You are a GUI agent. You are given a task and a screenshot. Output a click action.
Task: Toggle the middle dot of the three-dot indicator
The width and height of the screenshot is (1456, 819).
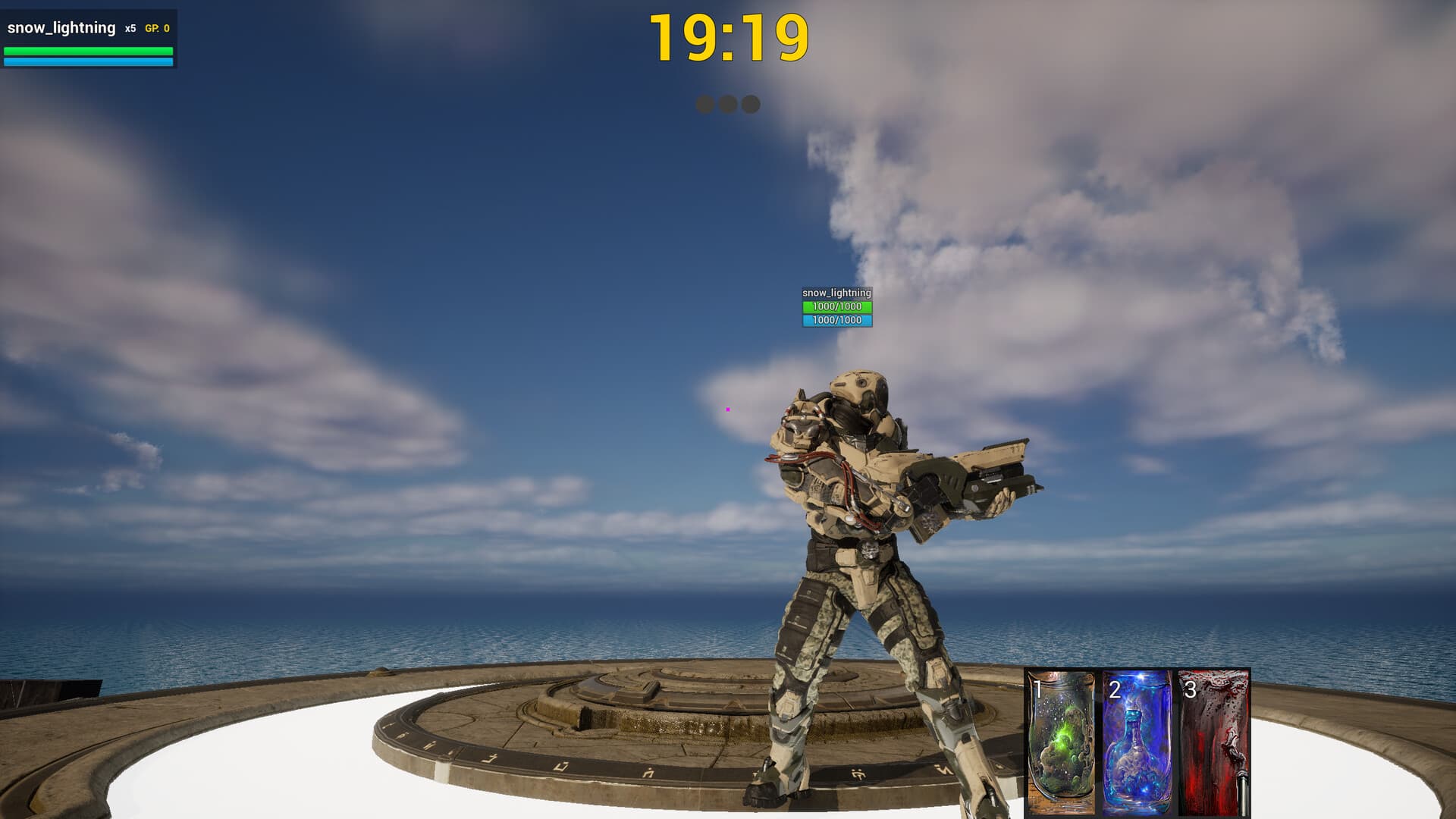(726, 105)
